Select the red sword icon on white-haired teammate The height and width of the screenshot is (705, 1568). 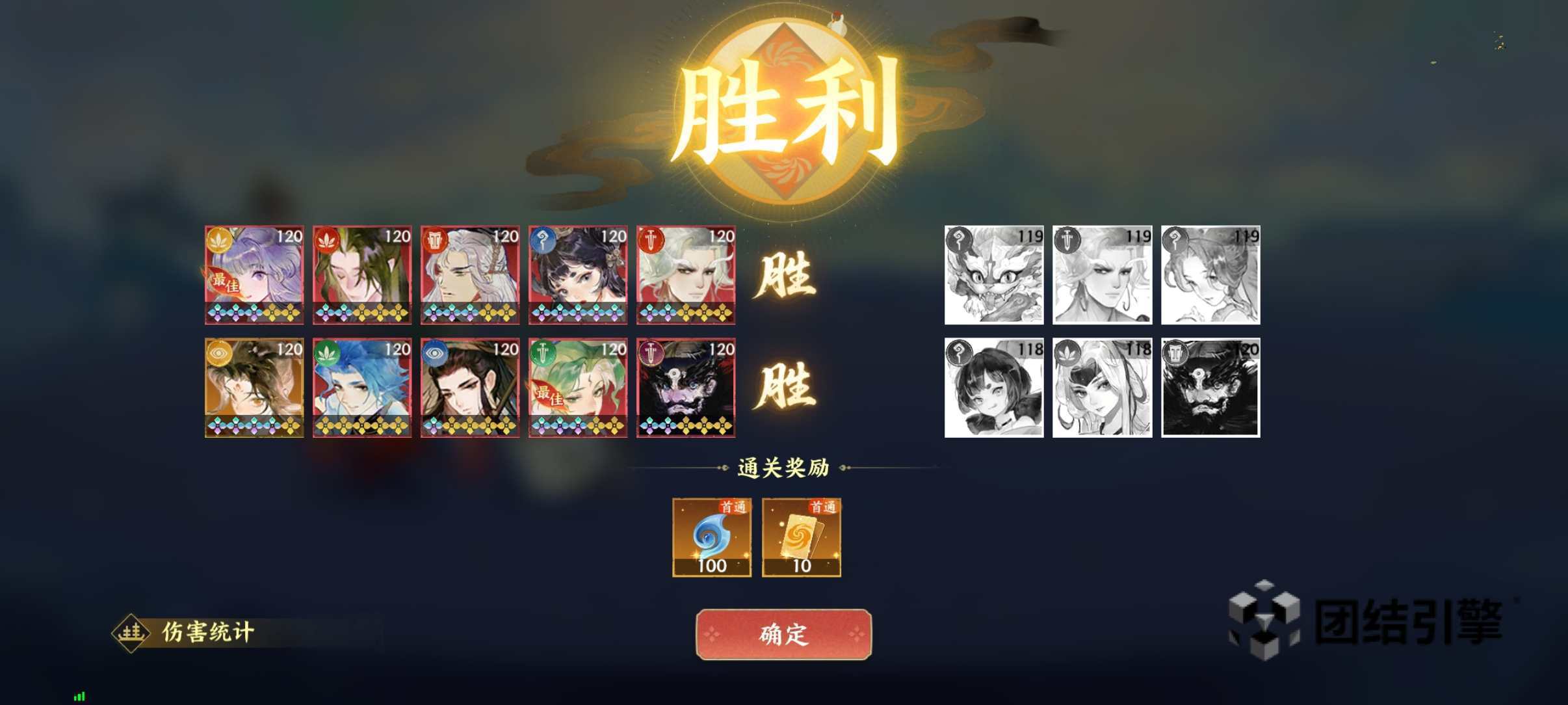652,241
